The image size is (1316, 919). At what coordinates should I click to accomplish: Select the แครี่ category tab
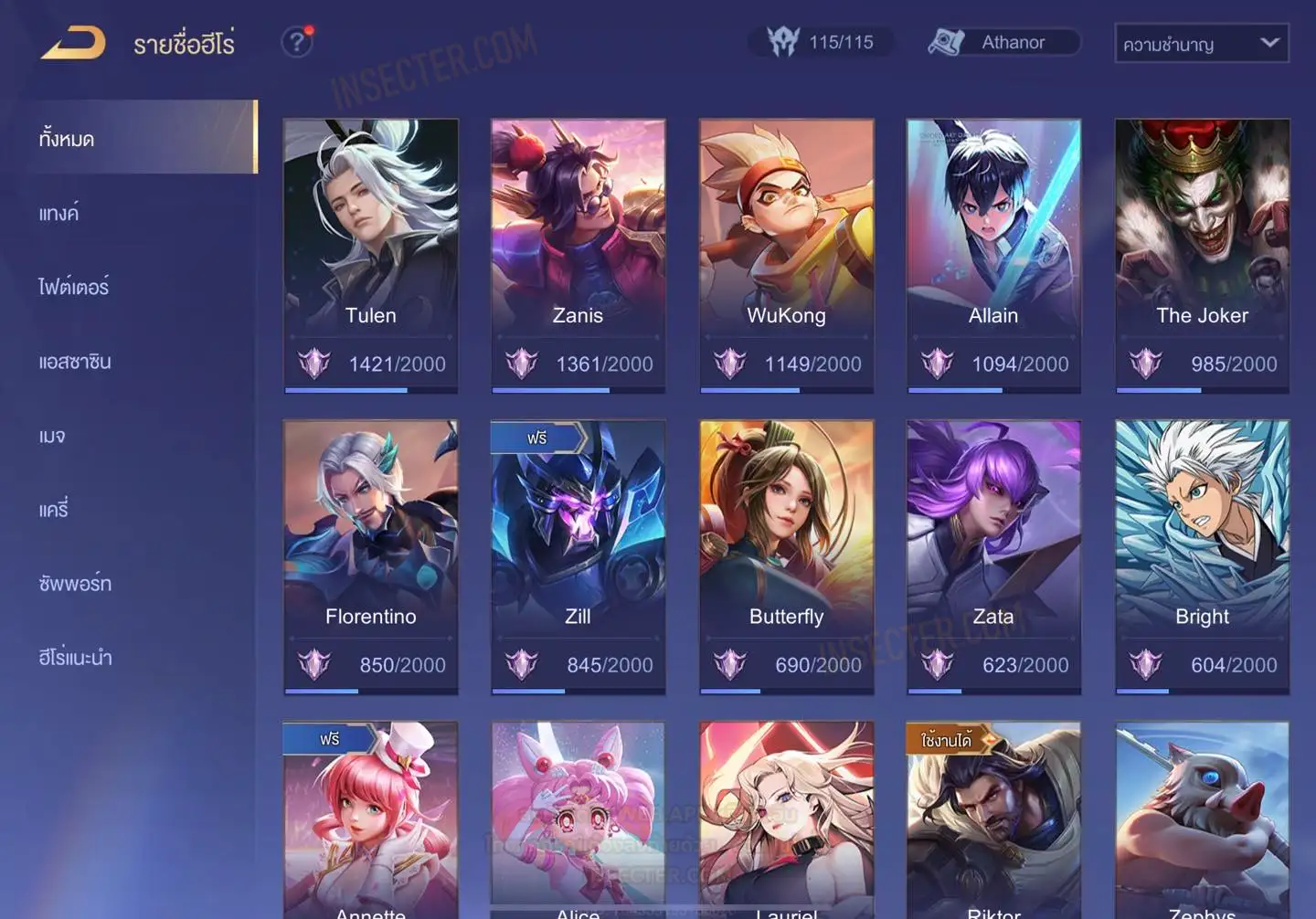point(54,510)
